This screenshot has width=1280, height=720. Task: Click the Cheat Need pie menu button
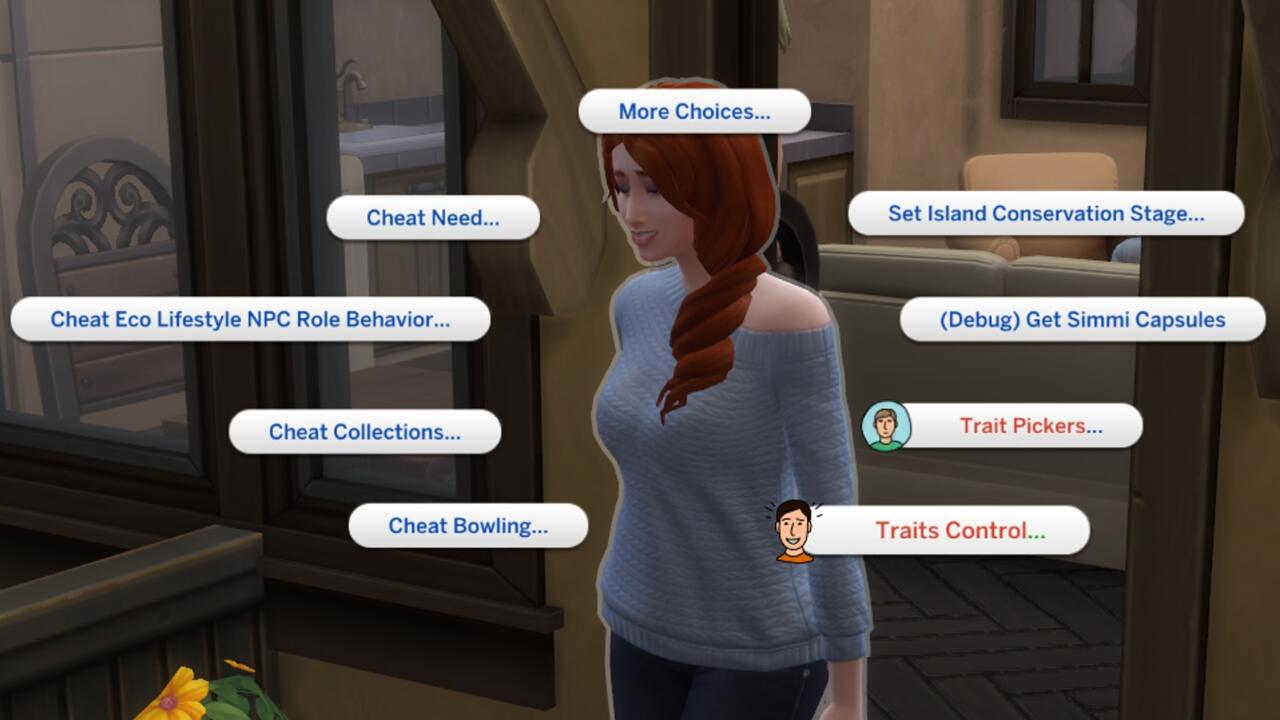[x=433, y=217]
